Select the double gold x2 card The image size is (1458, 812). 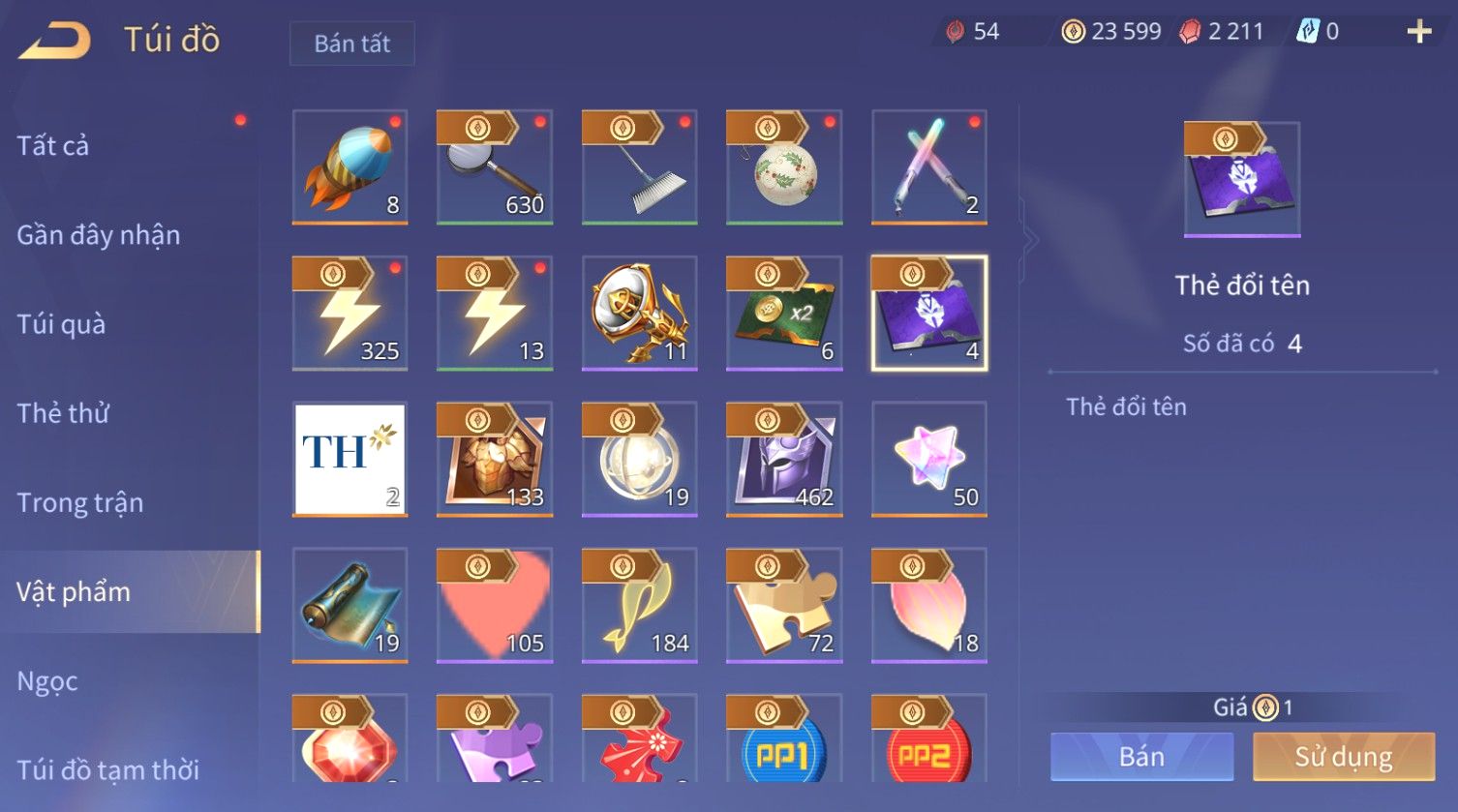[x=784, y=313]
